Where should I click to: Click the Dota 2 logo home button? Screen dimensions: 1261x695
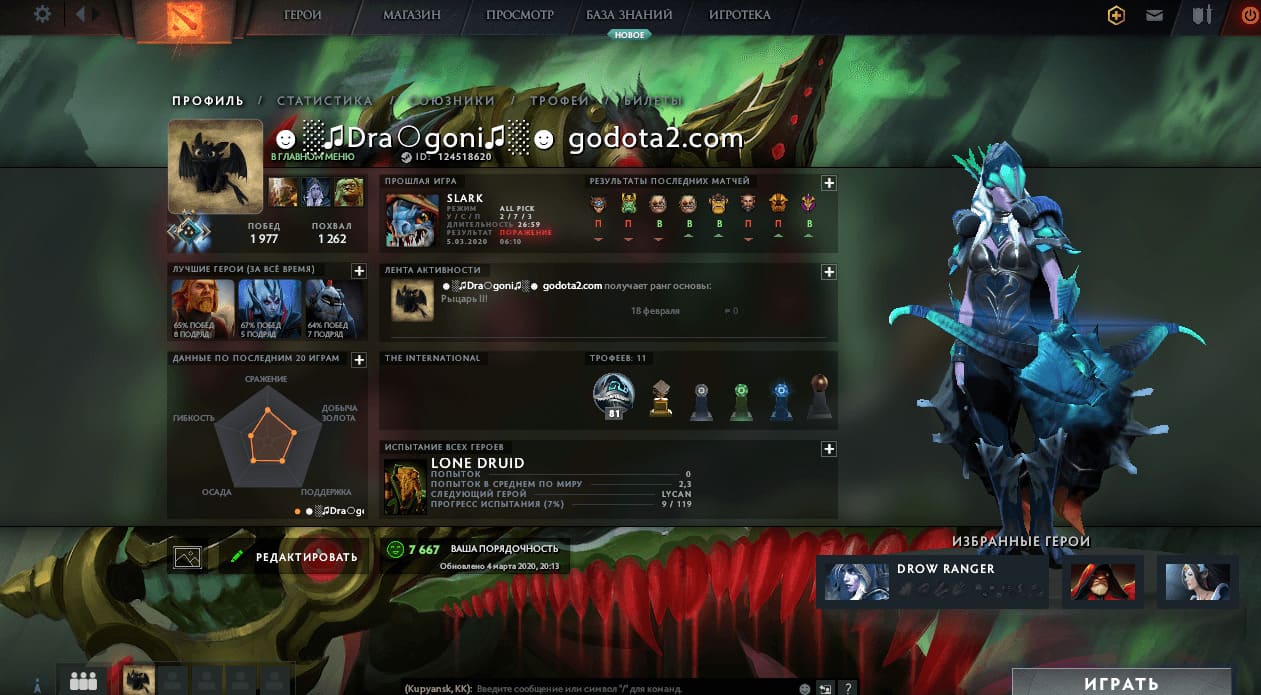pyautogui.click(x=169, y=20)
